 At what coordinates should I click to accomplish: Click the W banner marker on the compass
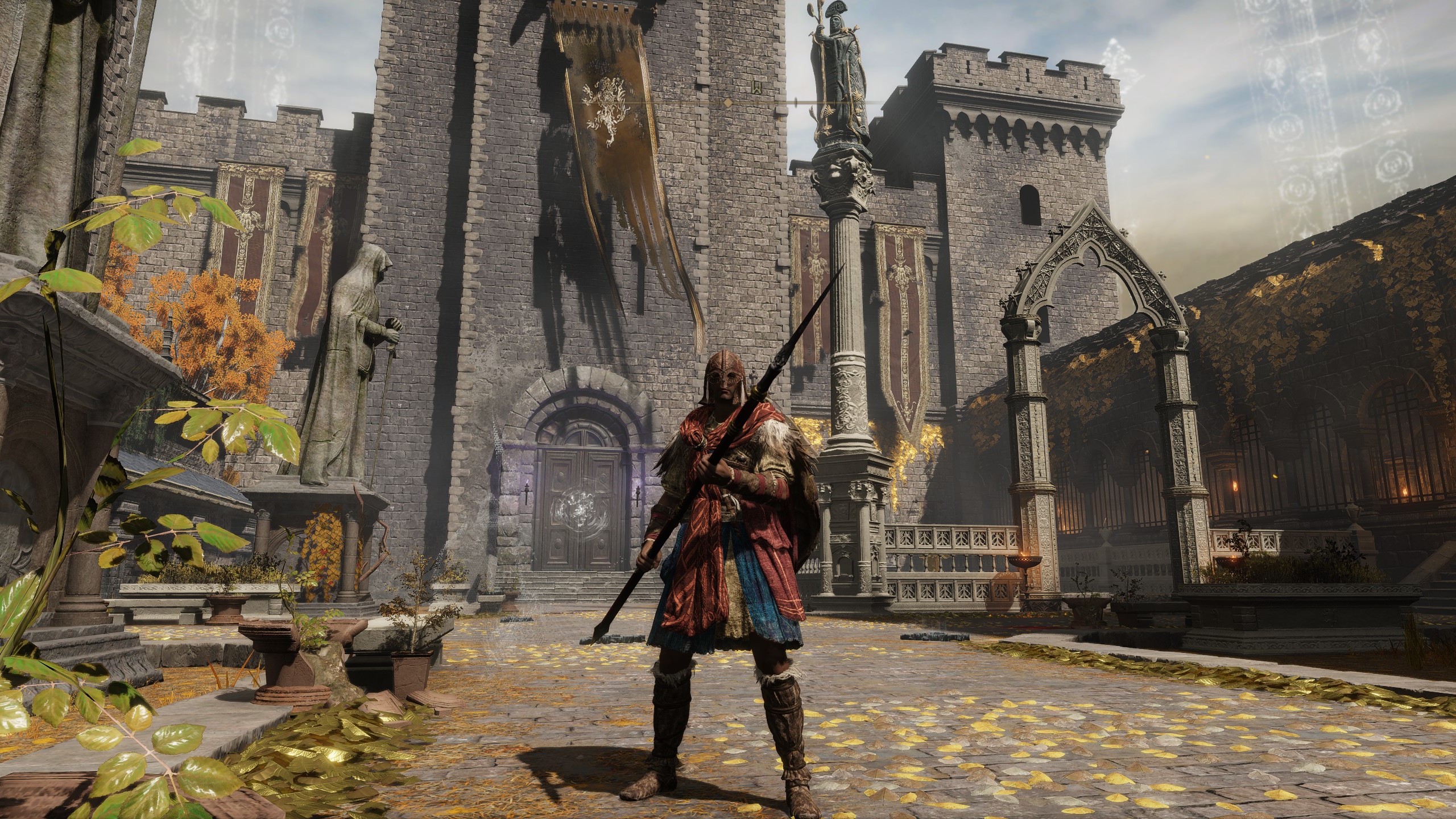tap(756, 88)
